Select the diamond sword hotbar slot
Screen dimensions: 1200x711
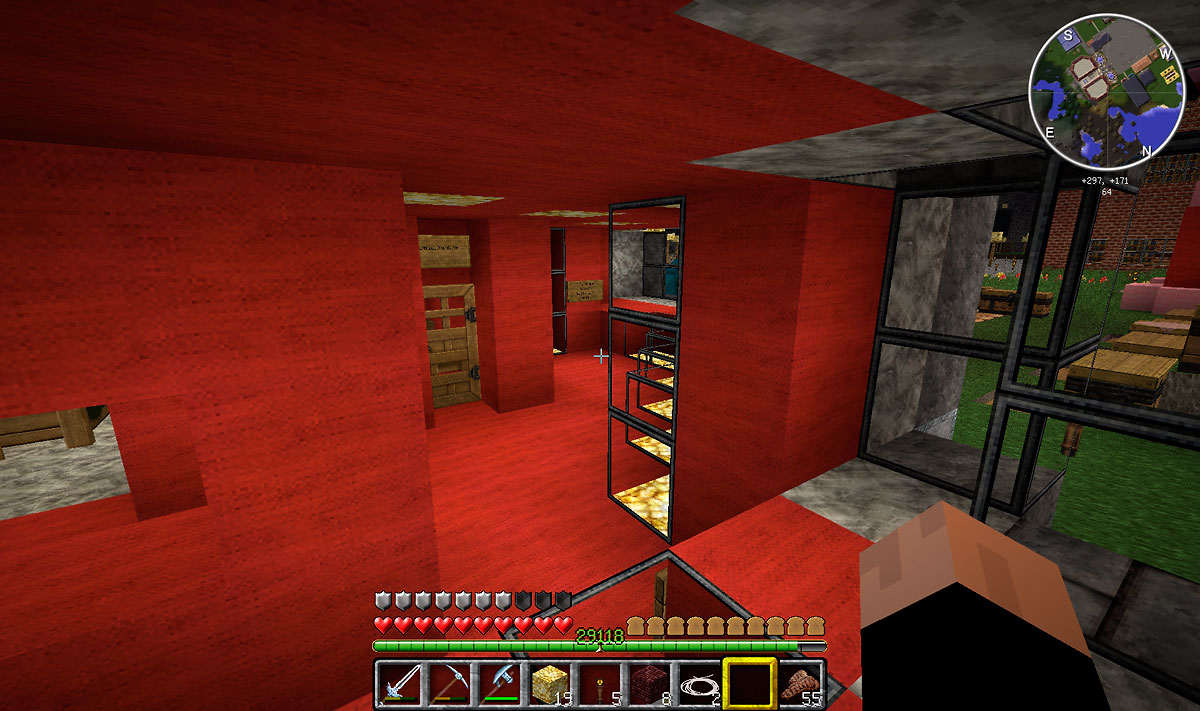click(x=400, y=684)
